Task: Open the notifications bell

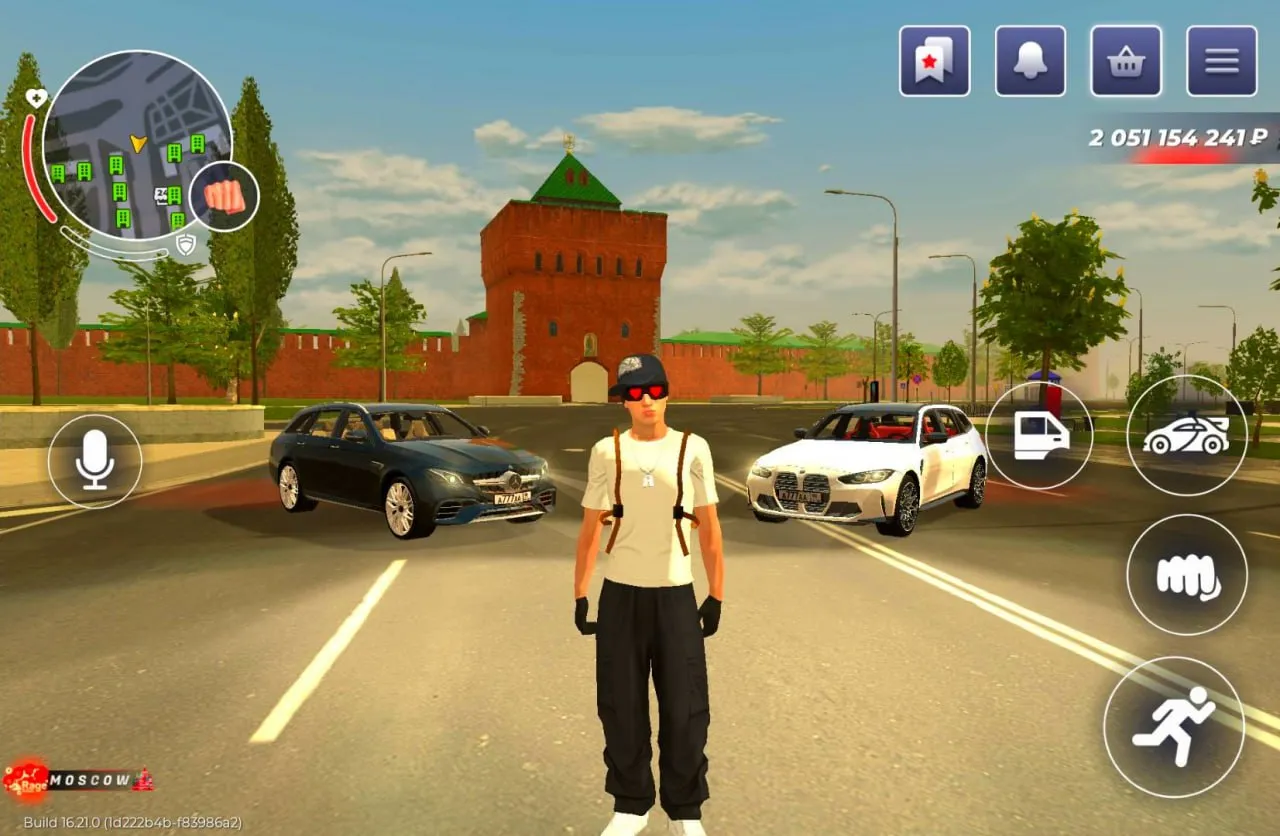Action: tap(1030, 61)
